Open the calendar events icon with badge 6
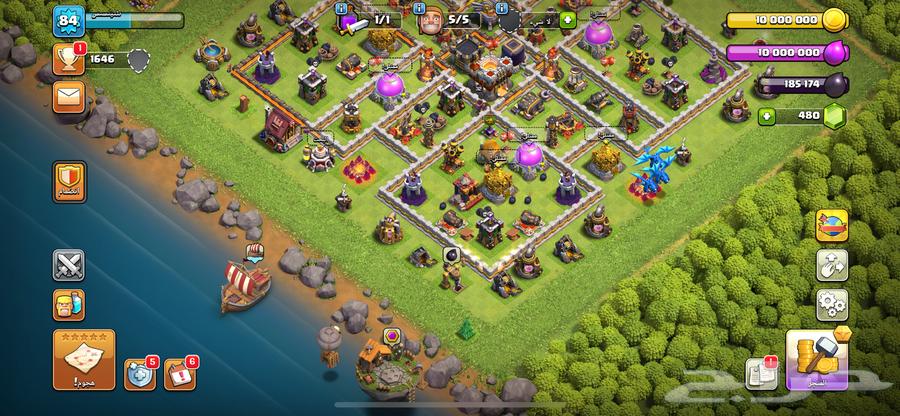Image resolution: width=900 pixels, height=416 pixels. tap(179, 374)
